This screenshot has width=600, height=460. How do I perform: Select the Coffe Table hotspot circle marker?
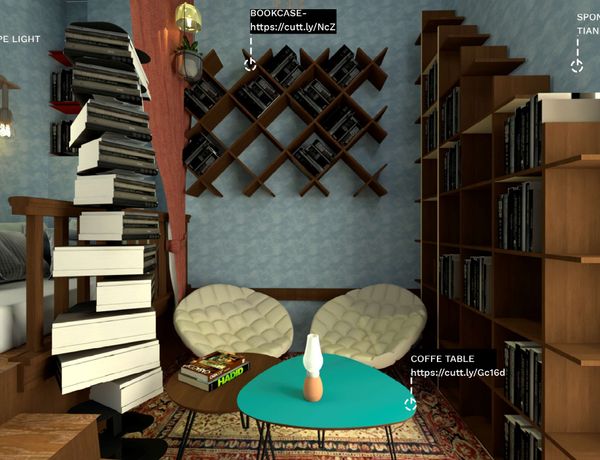(410, 403)
